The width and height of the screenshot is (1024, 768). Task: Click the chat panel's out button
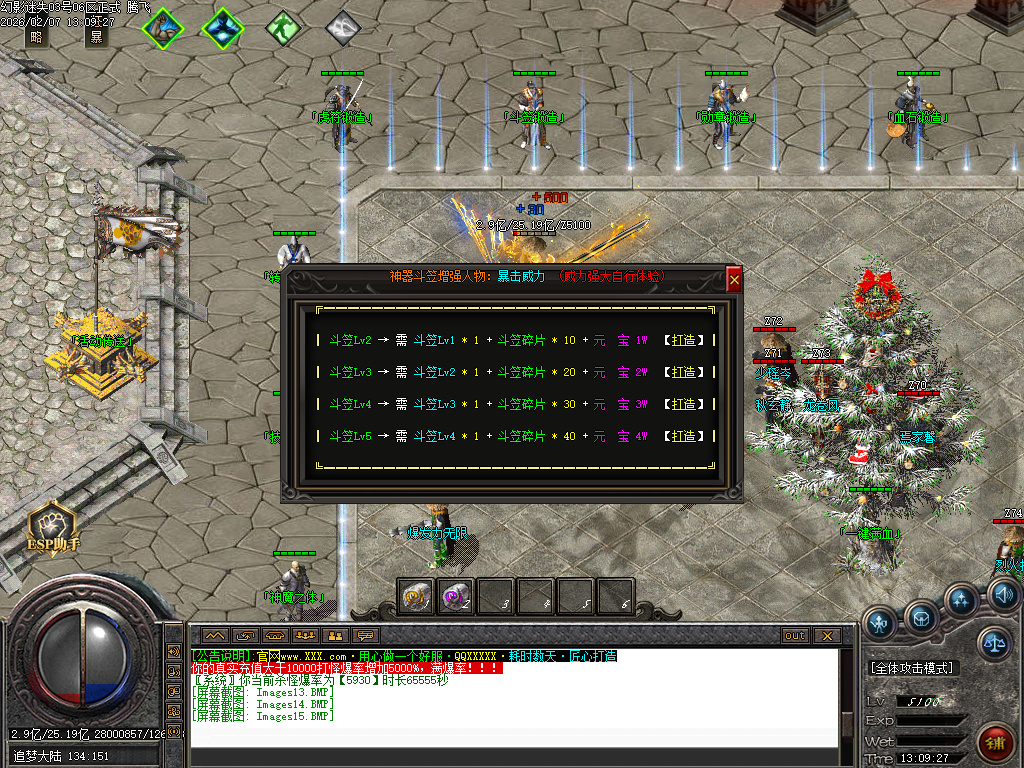[x=795, y=635]
